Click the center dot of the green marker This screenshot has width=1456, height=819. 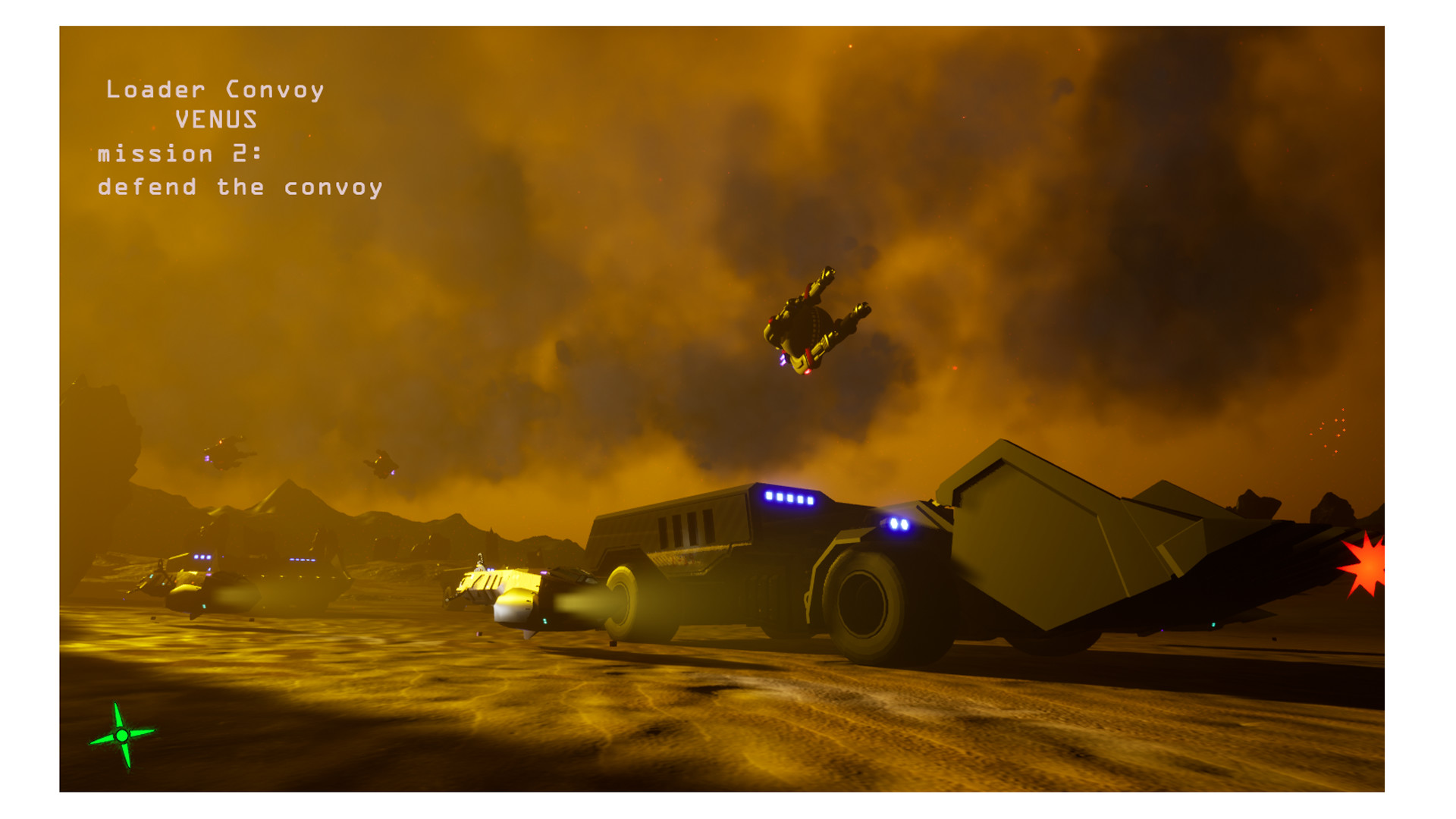(121, 736)
